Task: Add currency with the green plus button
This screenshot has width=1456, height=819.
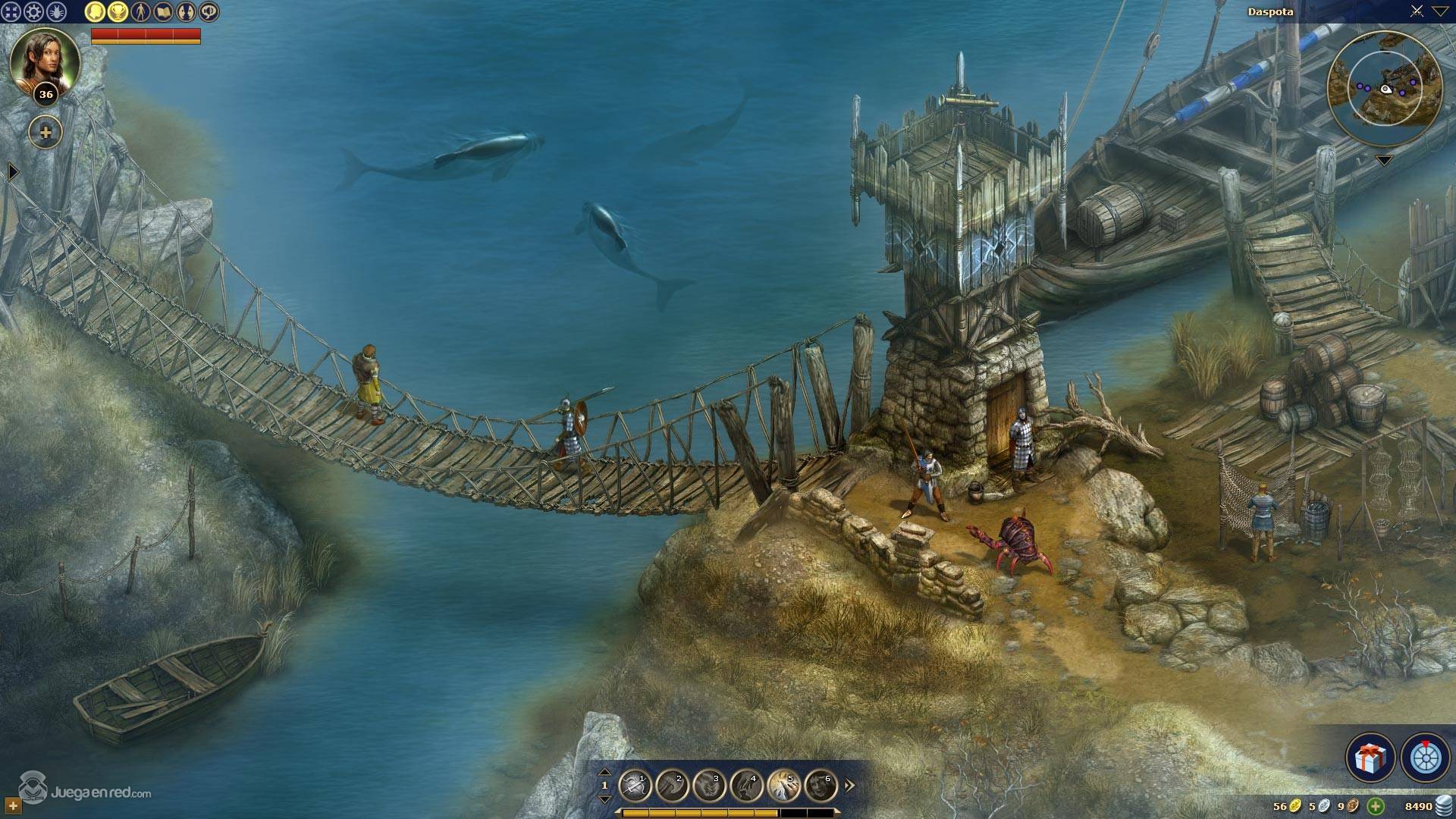Action: [x=1376, y=806]
